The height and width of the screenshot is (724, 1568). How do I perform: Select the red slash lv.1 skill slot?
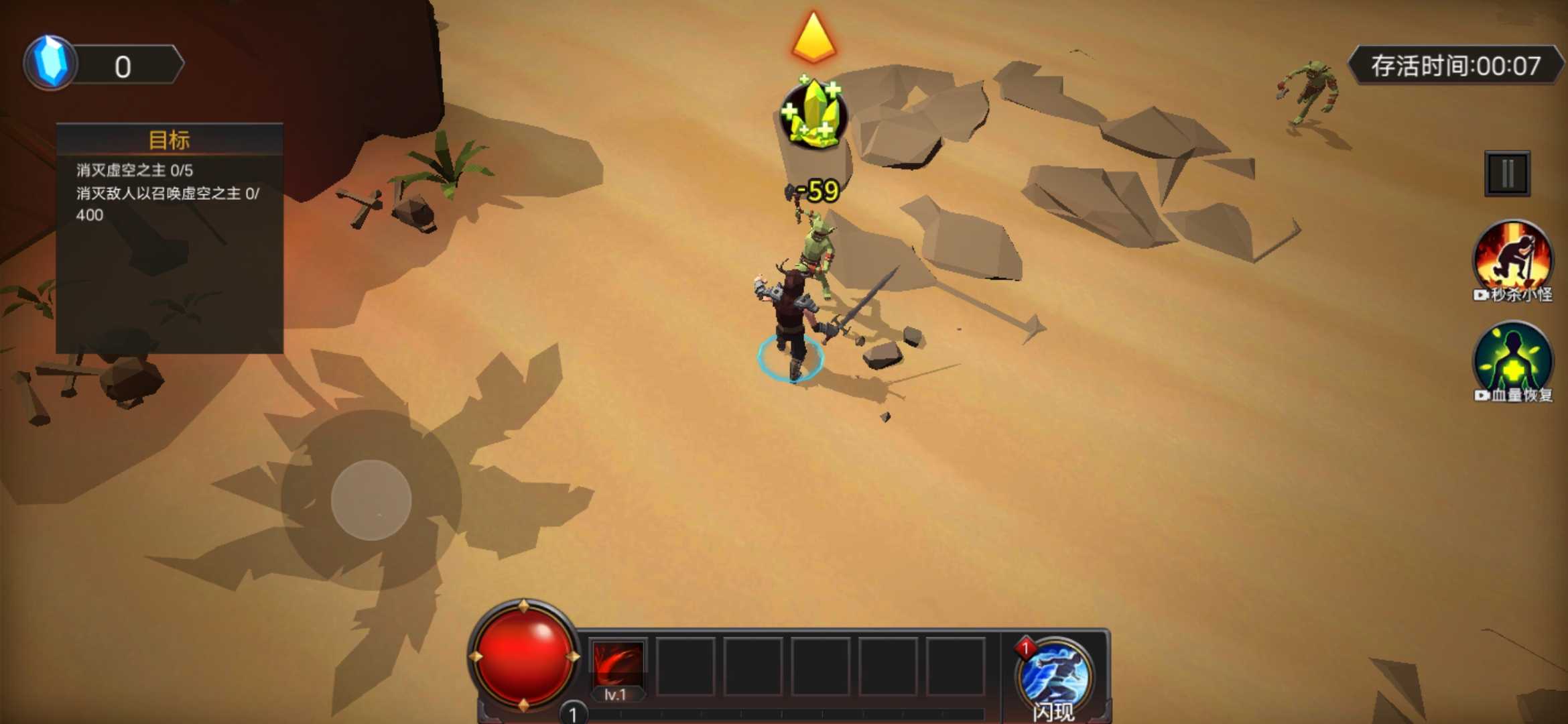pyautogui.click(x=617, y=666)
